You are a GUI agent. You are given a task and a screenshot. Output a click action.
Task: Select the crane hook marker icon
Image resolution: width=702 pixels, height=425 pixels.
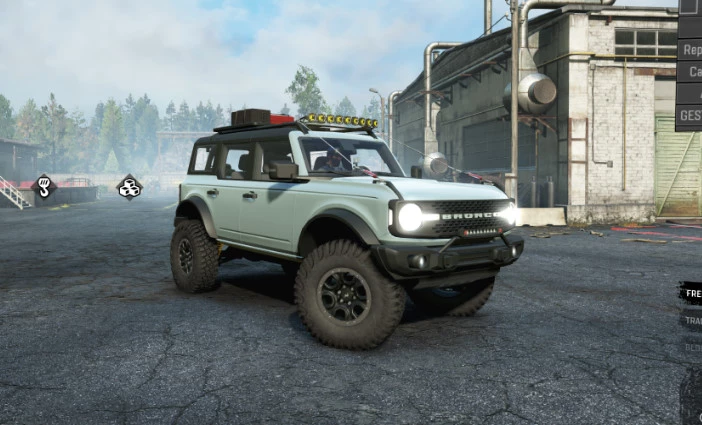click(x=45, y=185)
